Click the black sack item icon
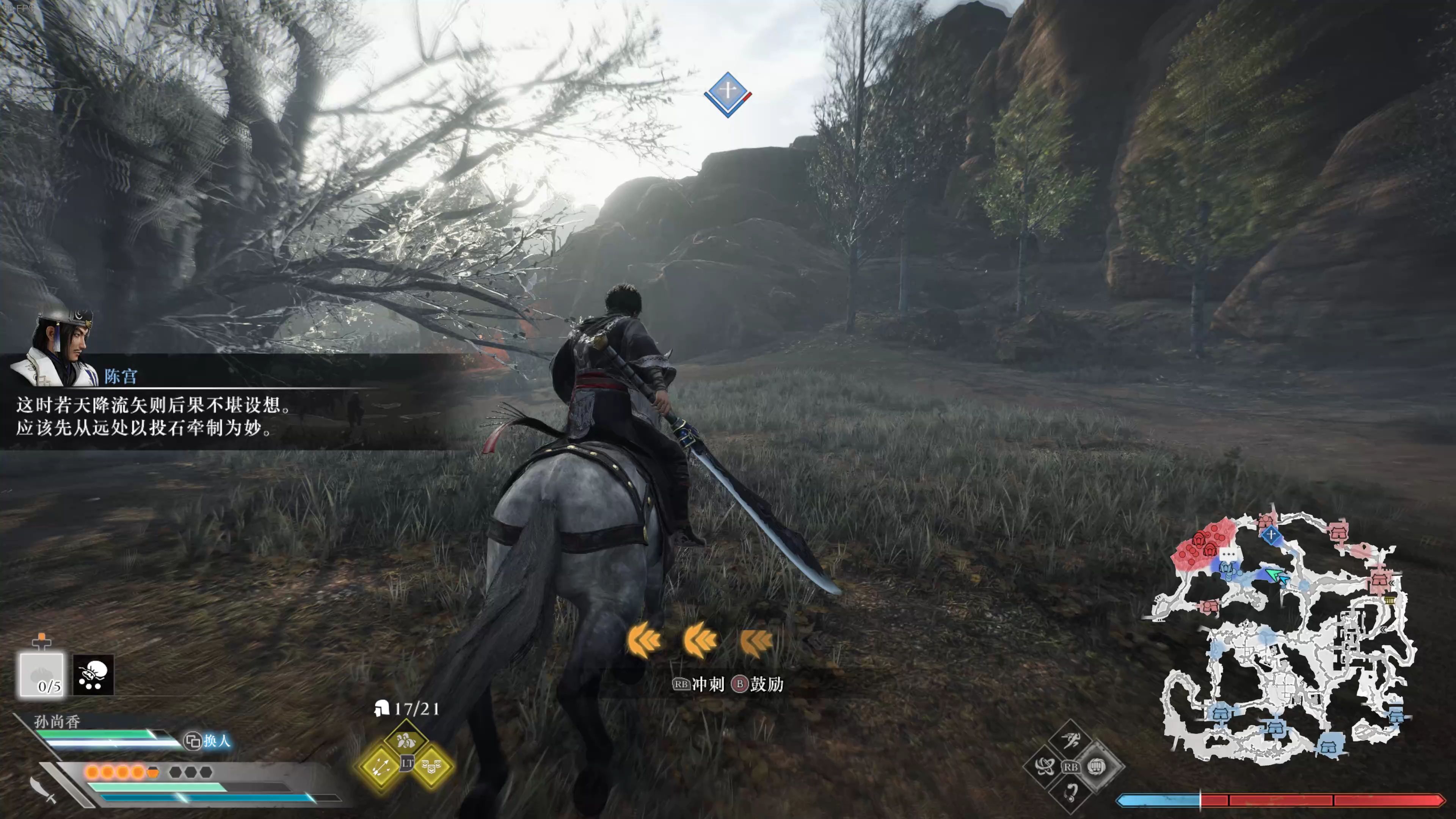Screen dimensions: 1456x819 93,674
